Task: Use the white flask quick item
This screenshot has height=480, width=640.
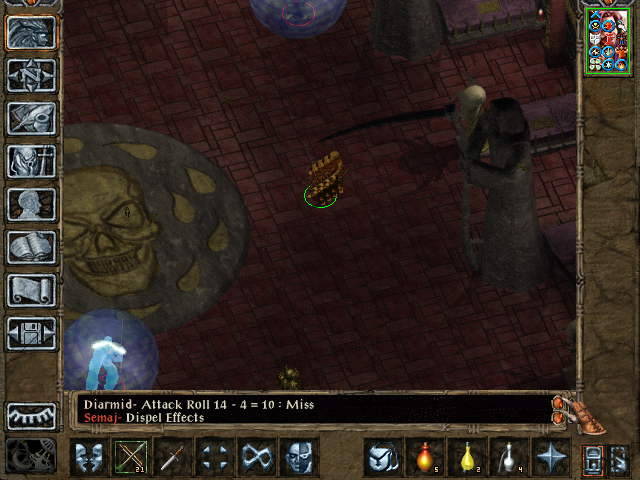Action: (508, 458)
